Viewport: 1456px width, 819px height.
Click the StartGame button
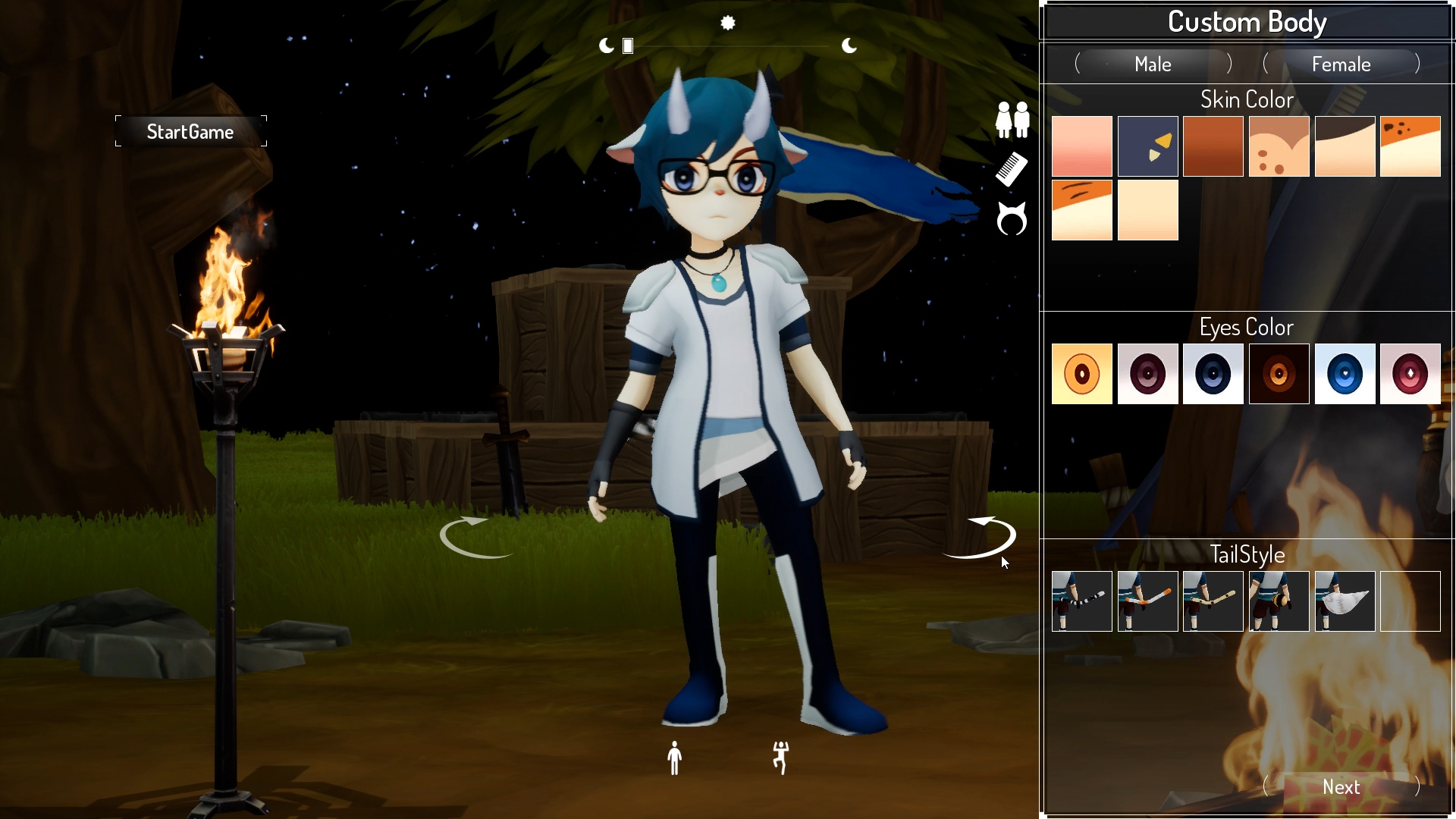point(190,131)
